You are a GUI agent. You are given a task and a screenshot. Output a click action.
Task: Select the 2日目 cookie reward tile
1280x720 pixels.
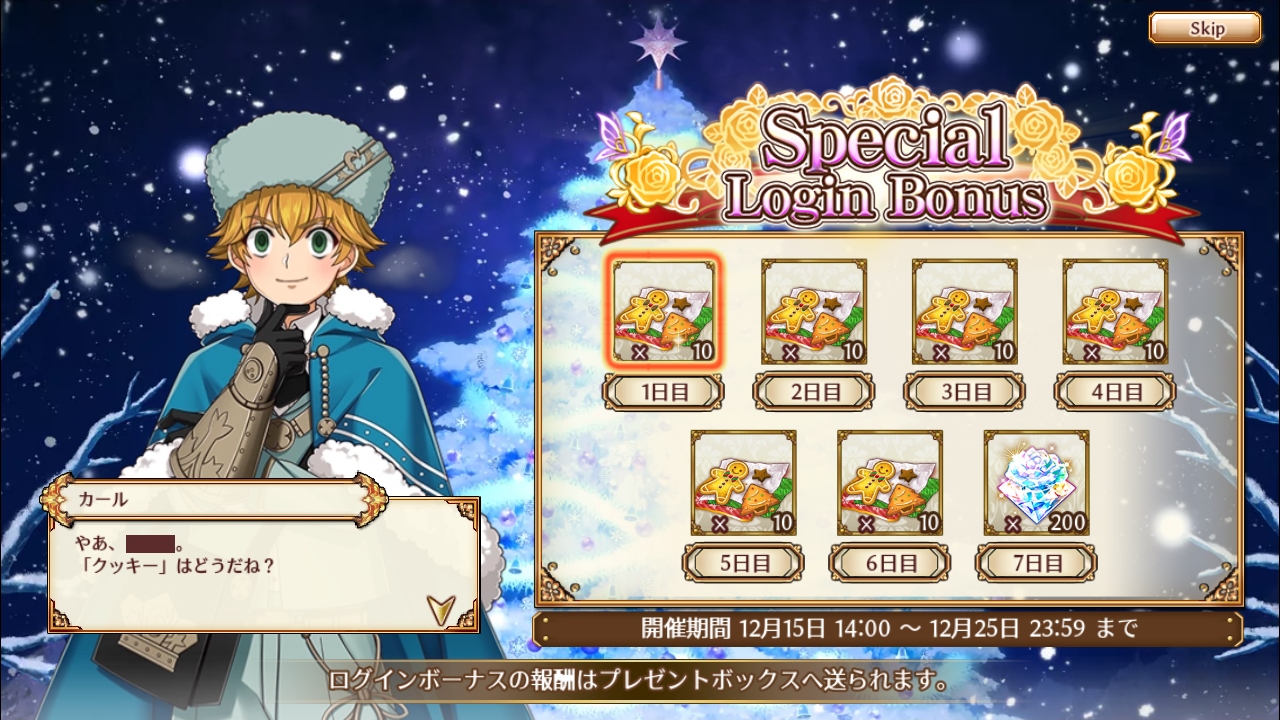(x=814, y=312)
